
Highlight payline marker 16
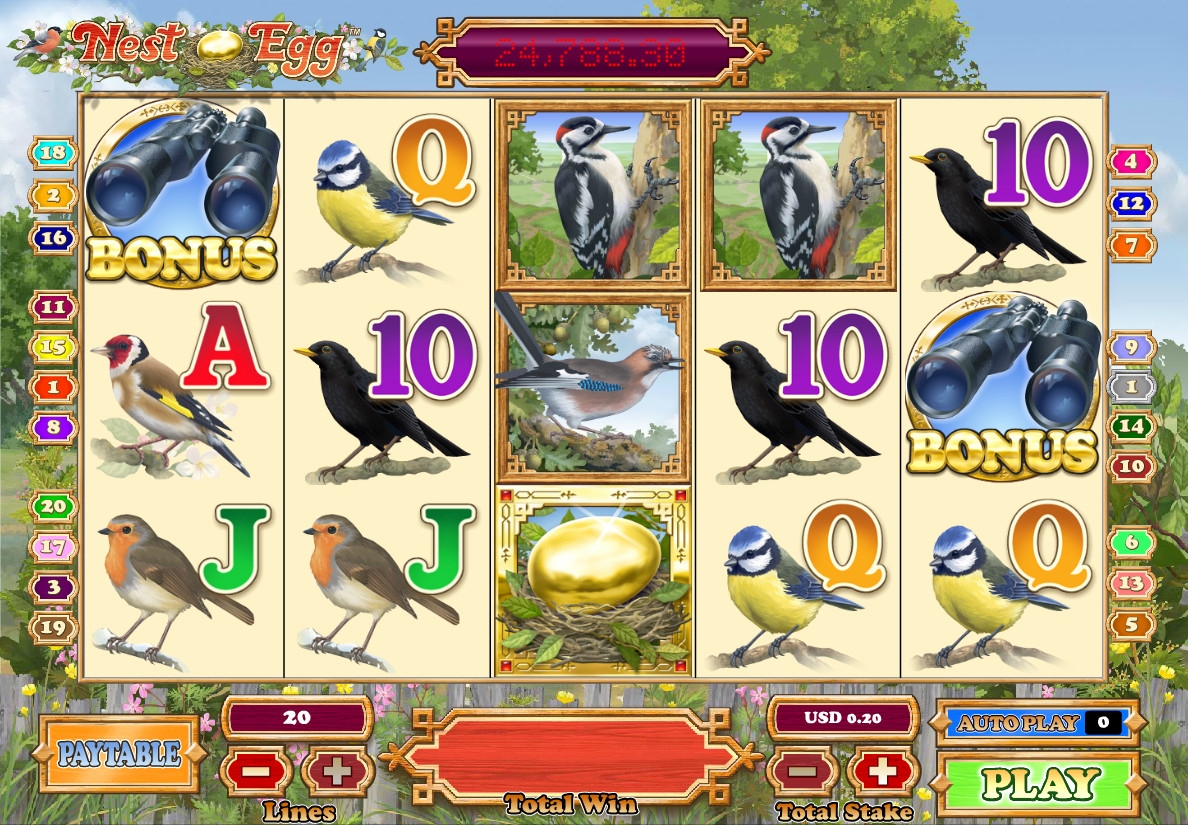click(x=53, y=237)
